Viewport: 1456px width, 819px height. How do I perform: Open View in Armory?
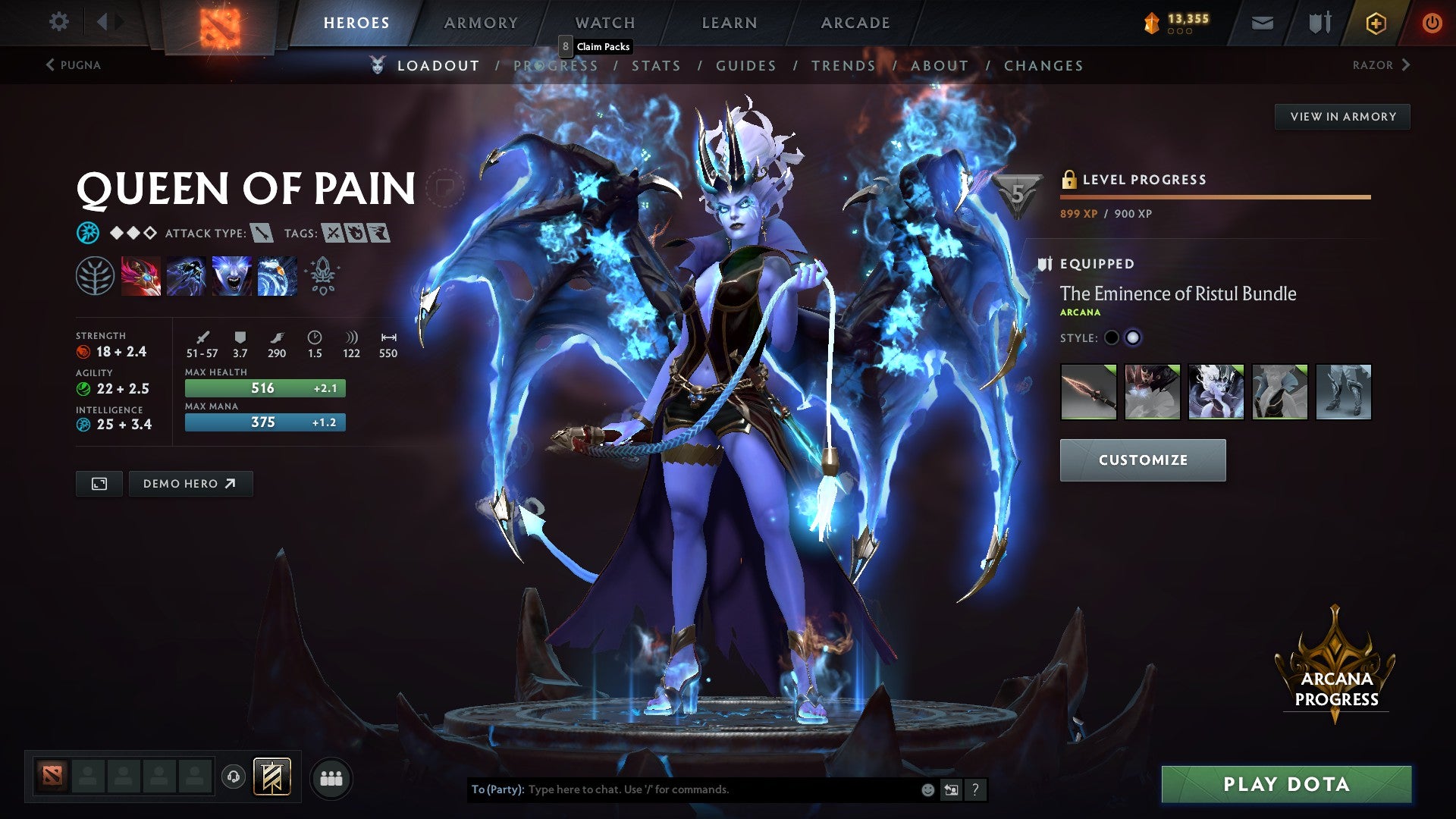[x=1342, y=117]
